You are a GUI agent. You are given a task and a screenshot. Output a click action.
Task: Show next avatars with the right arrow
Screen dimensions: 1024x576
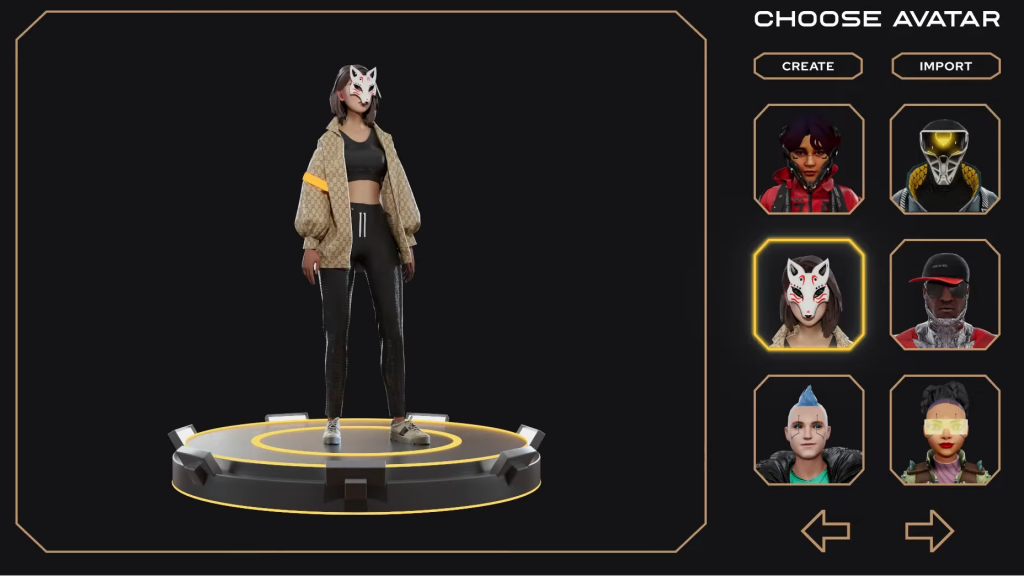tap(929, 531)
